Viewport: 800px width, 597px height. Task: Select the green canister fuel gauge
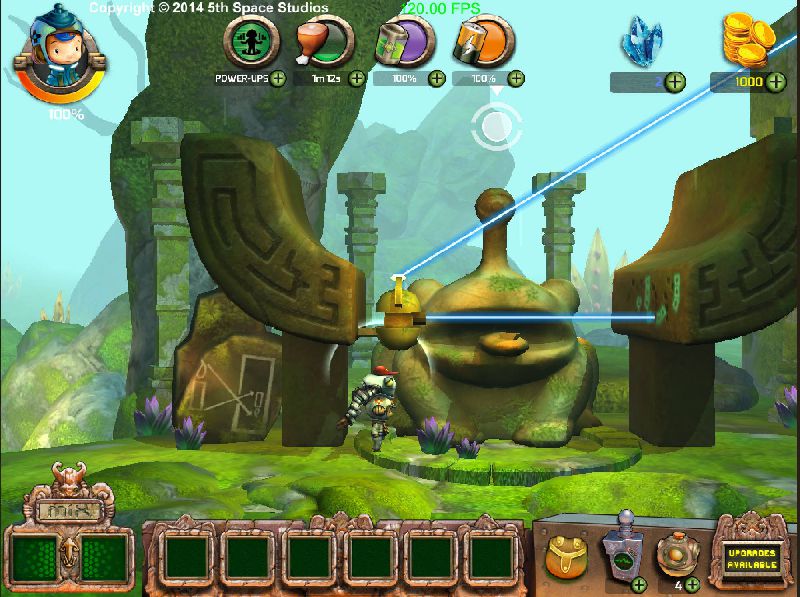(x=405, y=42)
